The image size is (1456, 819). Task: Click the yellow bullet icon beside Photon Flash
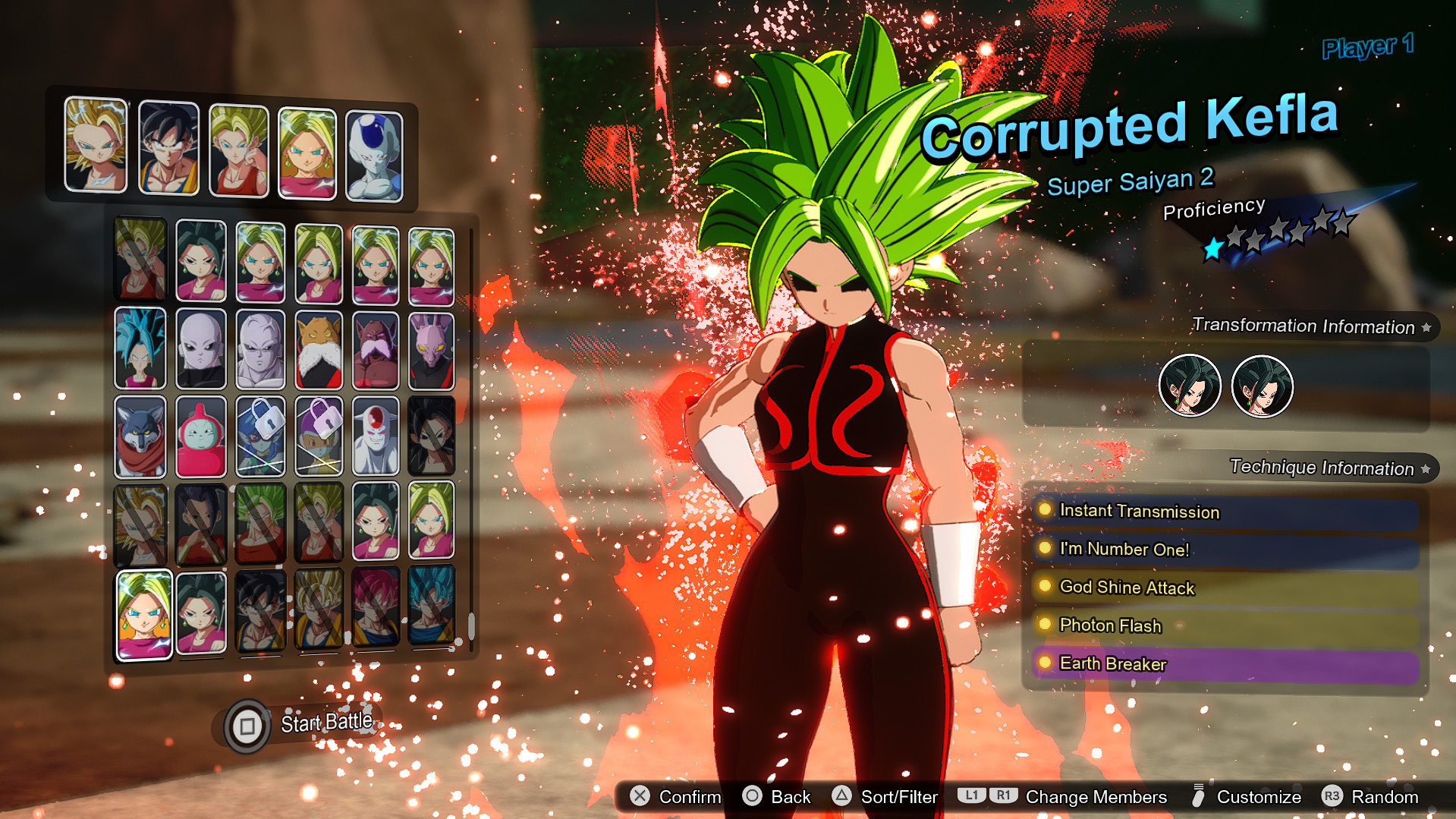click(1046, 625)
